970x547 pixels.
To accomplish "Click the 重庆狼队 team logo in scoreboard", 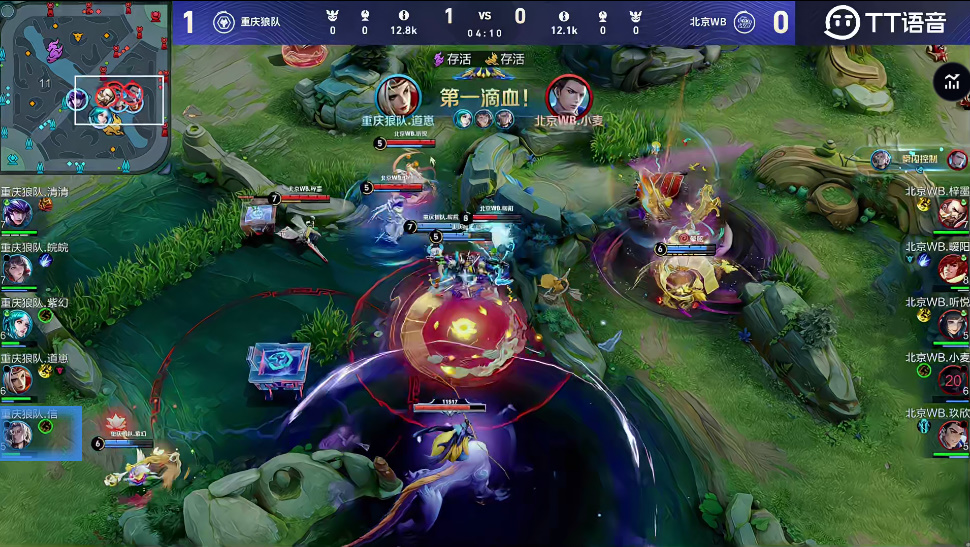I will [x=224, y=22].
